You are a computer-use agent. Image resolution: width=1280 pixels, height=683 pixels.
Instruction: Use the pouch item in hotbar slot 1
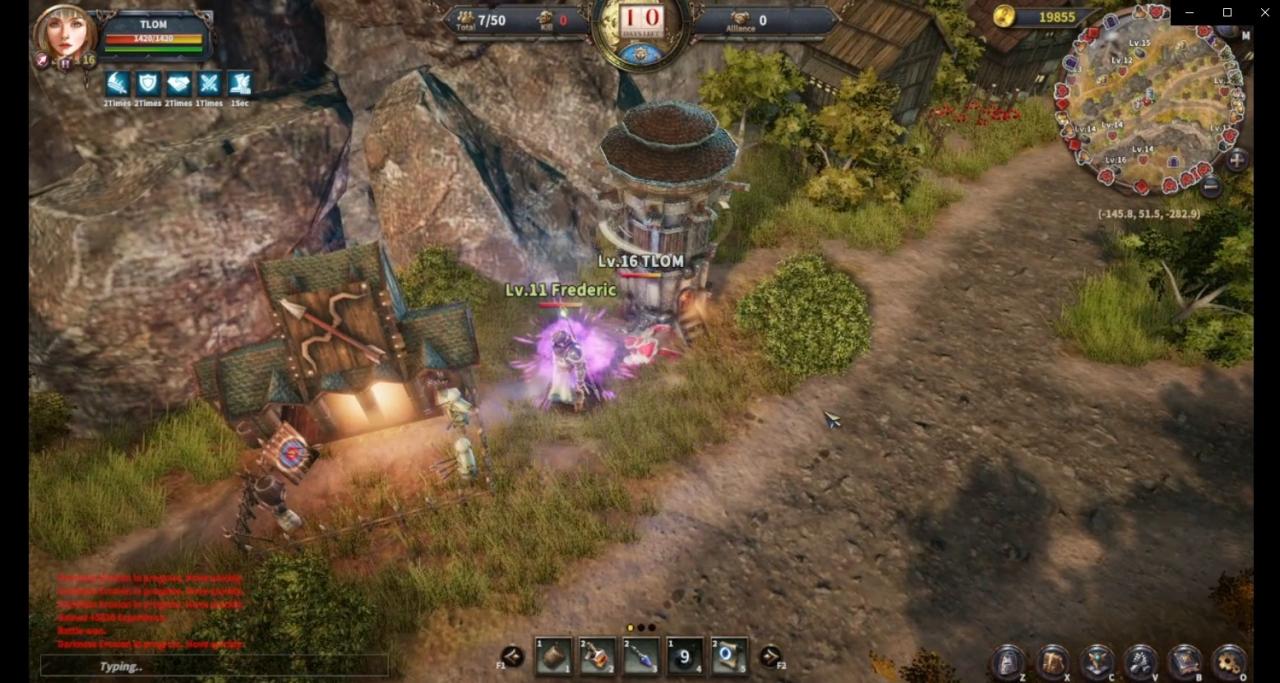coord(554,657)
